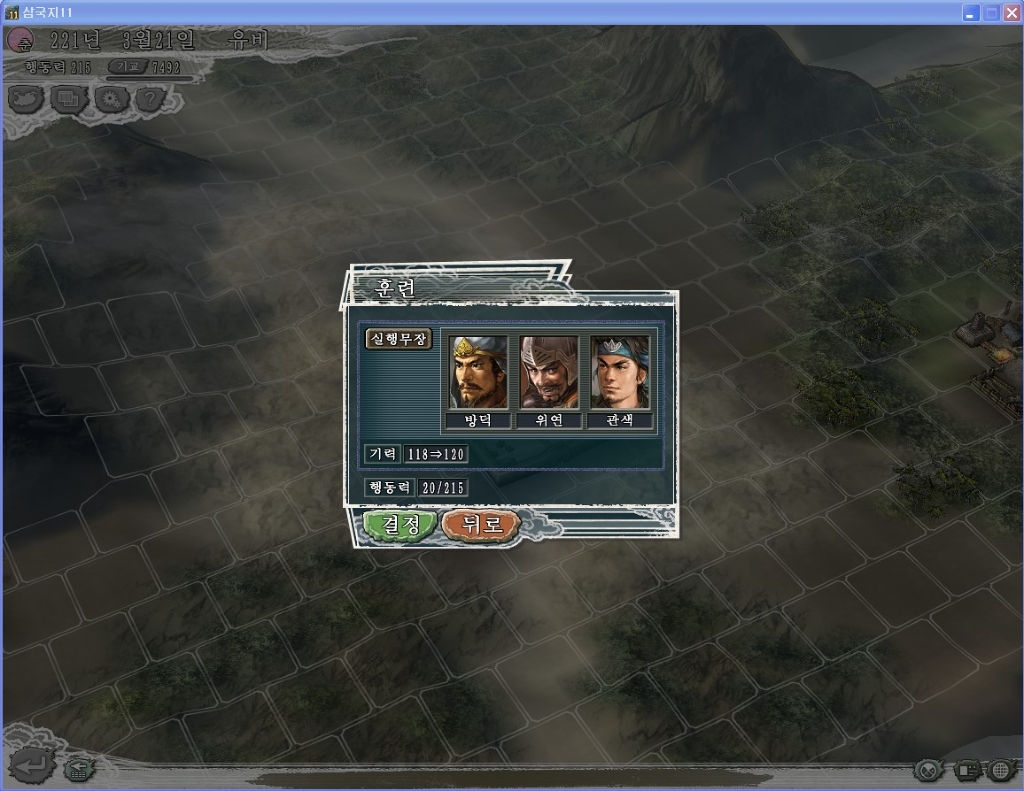Pick the 관색 officer portrait
1024x791 pixels.
(x=620, y=372)
